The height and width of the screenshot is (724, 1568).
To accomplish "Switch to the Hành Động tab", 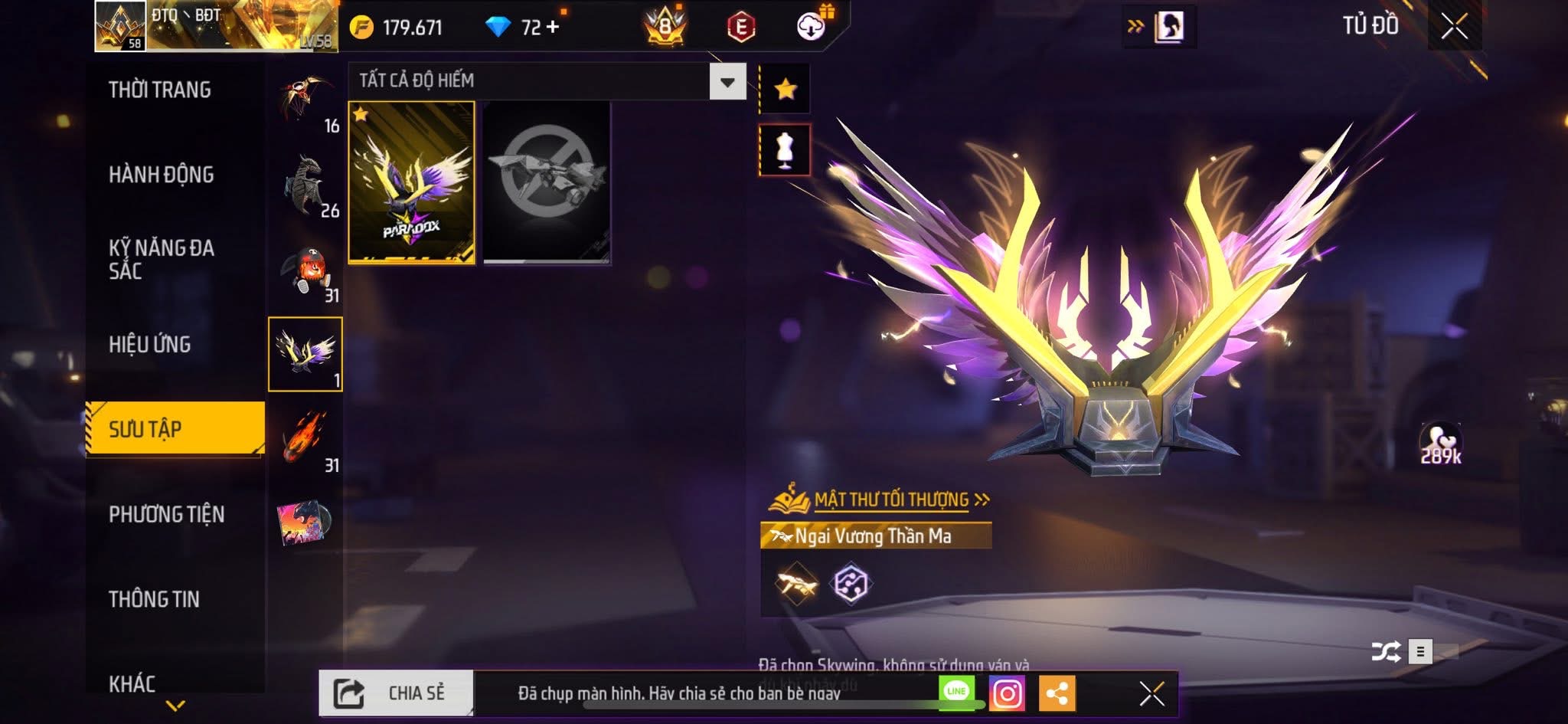I will point(162,175).
